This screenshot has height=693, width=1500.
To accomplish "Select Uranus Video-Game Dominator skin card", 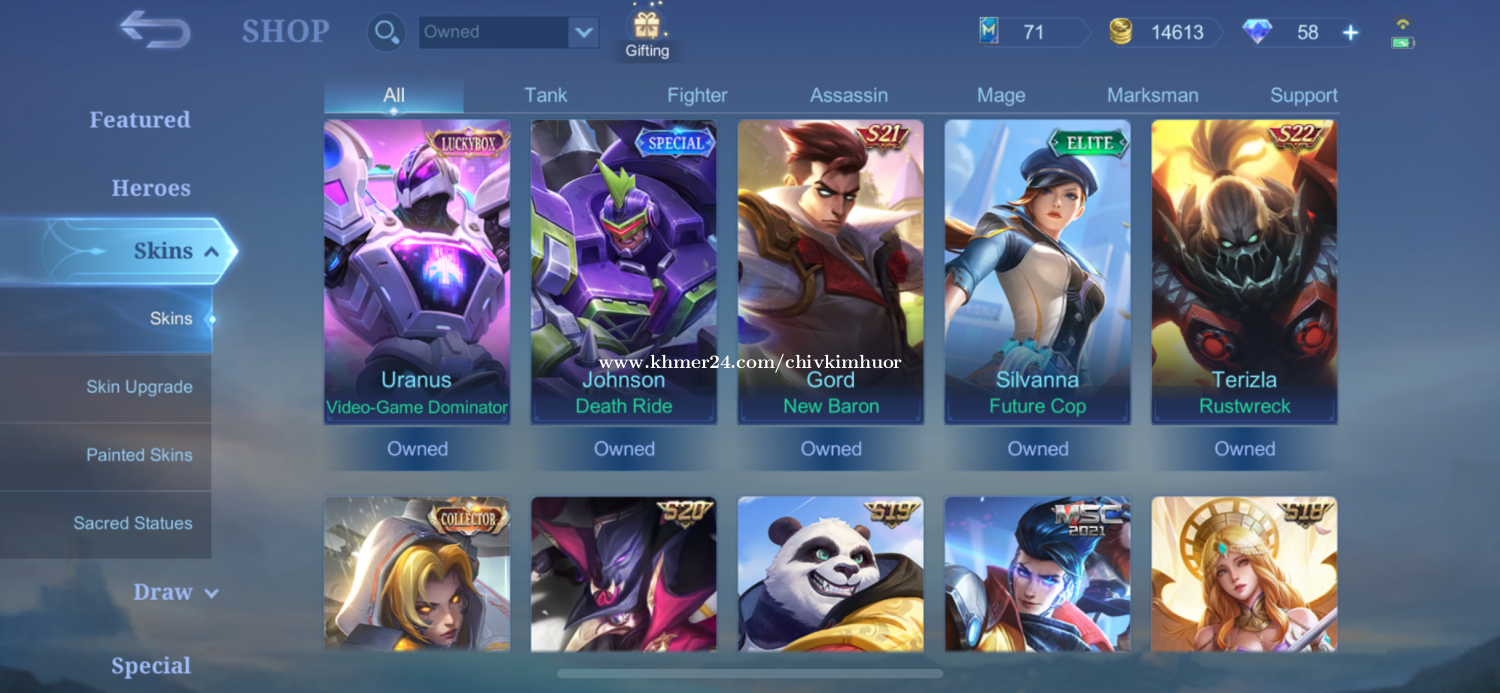I will click(x=417, y=272).
